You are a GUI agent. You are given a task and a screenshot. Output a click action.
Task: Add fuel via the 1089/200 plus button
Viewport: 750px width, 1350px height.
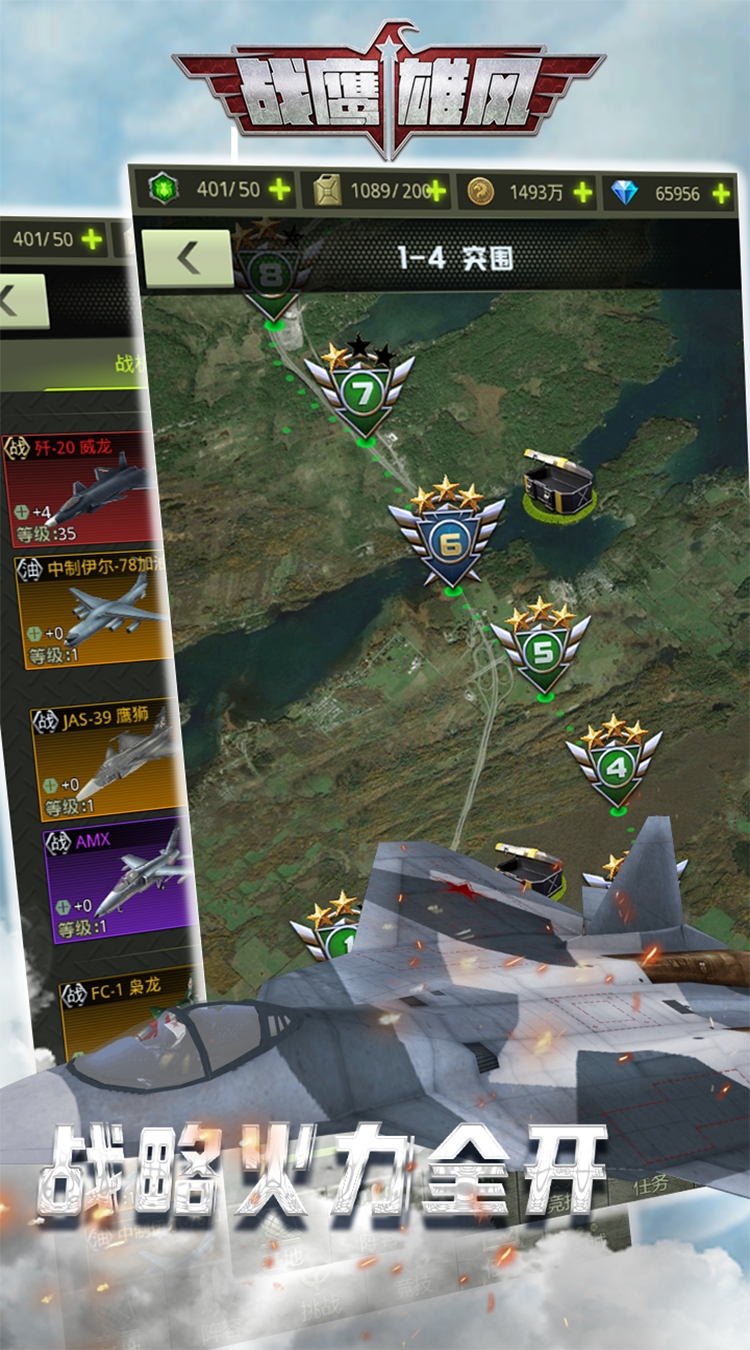pos(436,191)
